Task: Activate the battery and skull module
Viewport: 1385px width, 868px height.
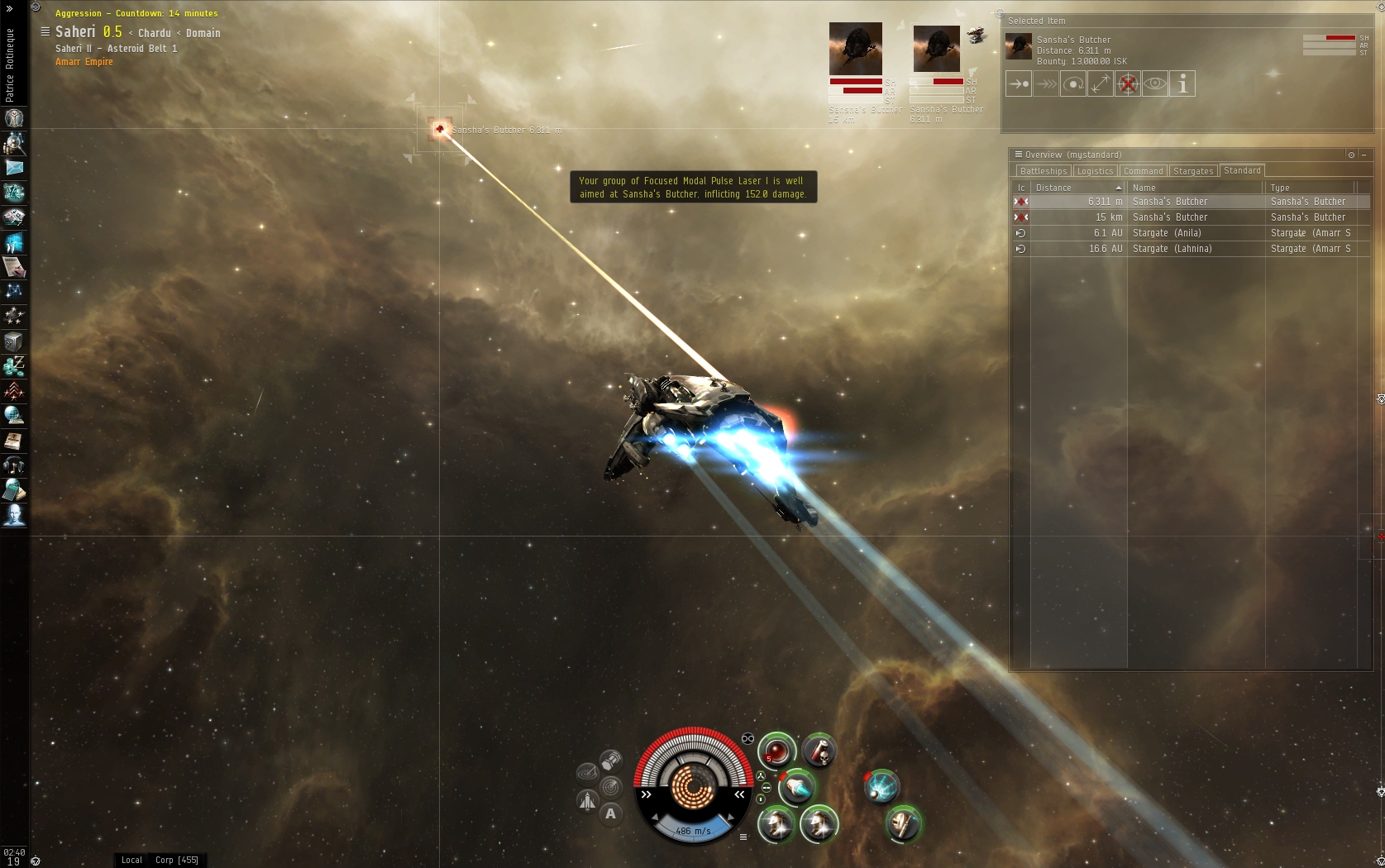Action: click(x=819, y=751)
